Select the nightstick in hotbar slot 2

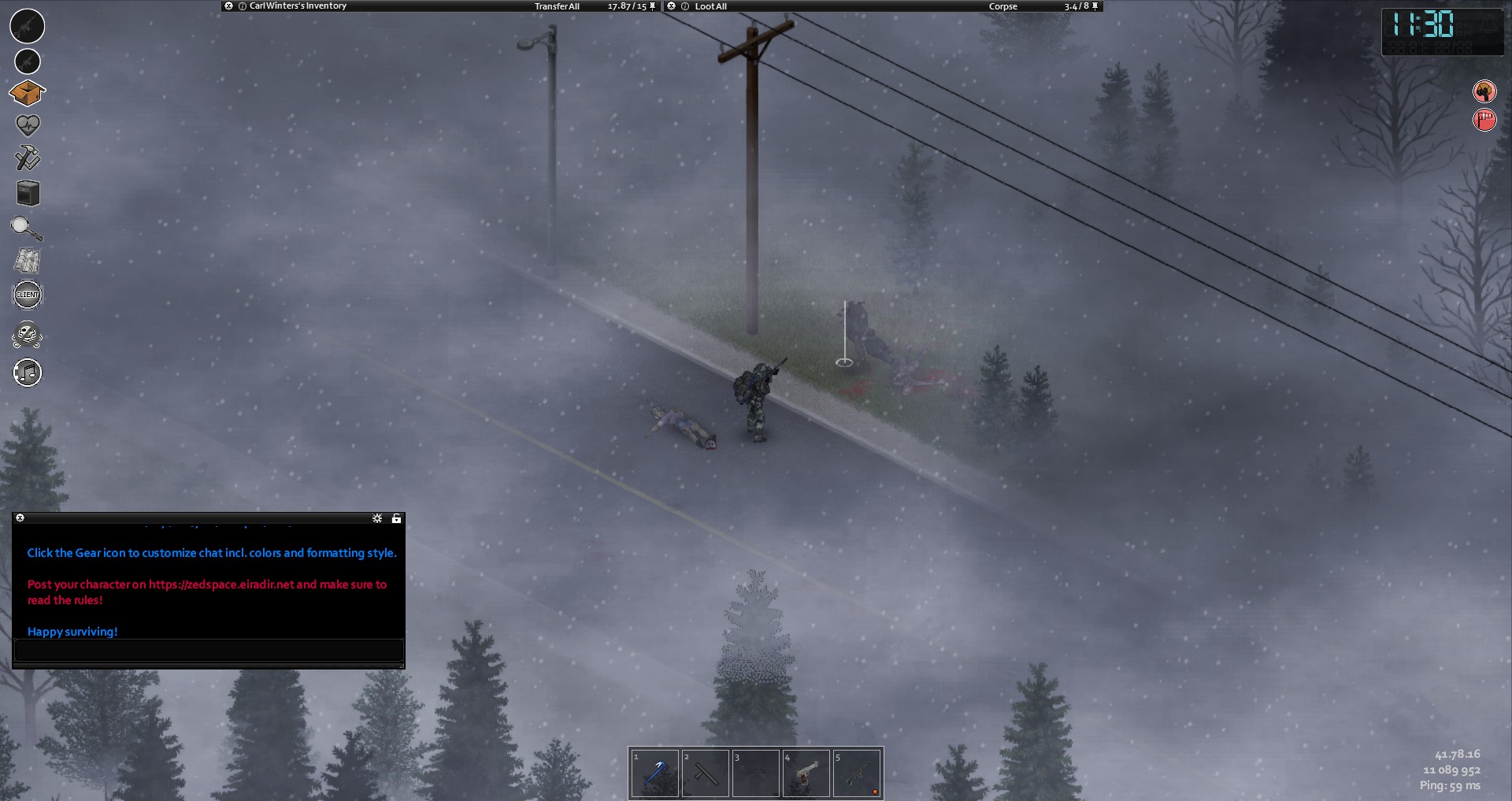click(x=705, y=773)
